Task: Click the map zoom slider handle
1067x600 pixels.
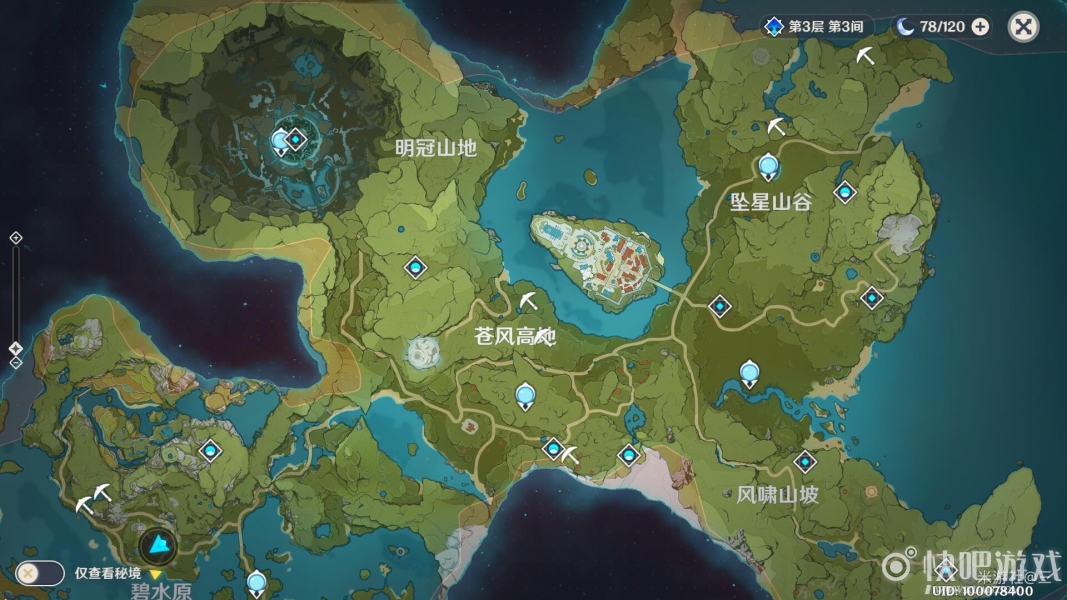Action: click(15, 348)
